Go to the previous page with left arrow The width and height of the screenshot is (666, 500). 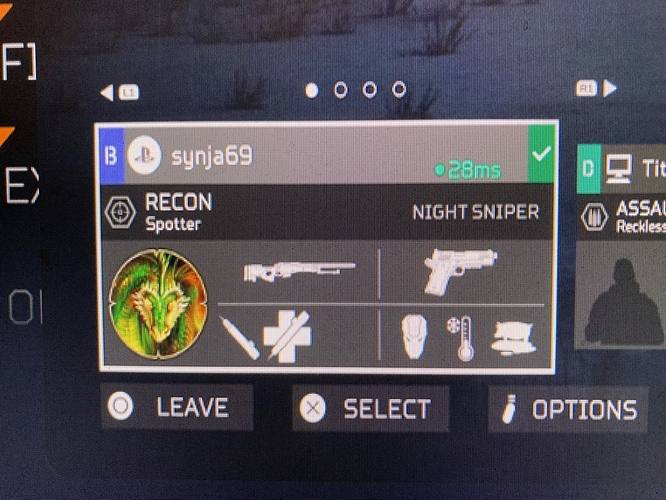(106, 92)
